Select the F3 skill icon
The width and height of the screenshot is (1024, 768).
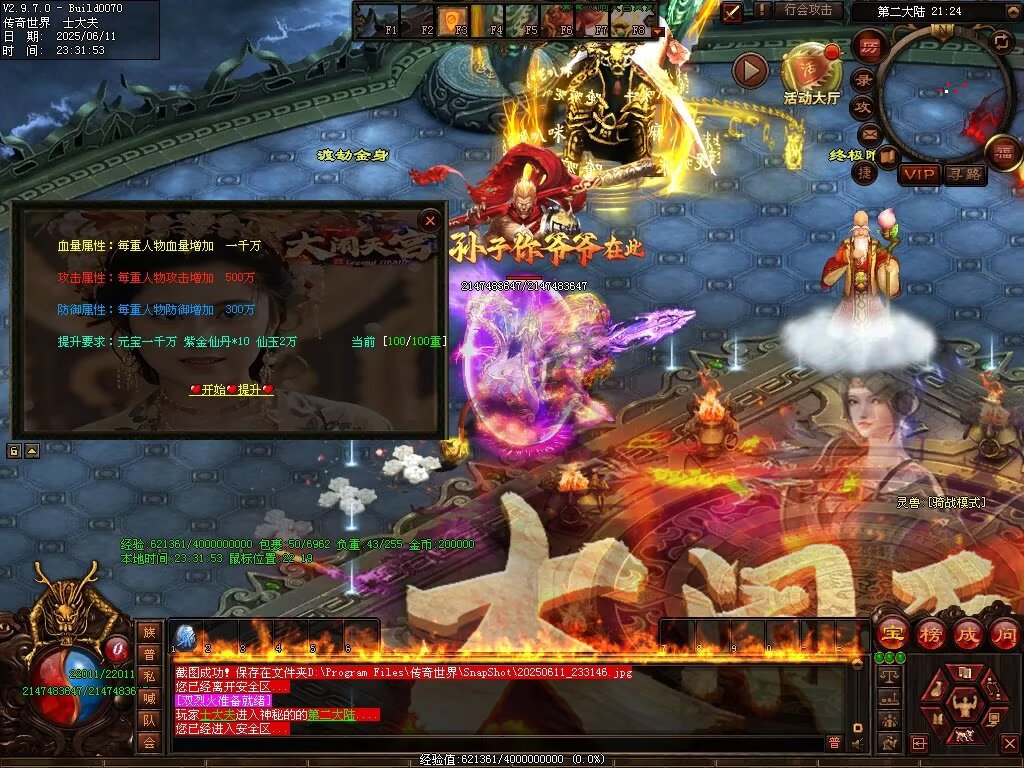pyautogui.click(x=453, y=18)
